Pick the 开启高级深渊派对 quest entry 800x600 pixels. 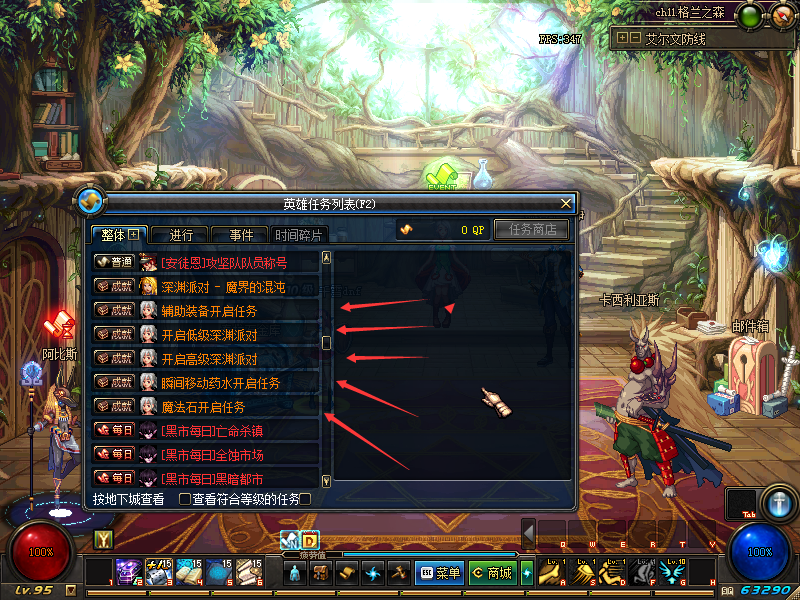tap(209, 359)
